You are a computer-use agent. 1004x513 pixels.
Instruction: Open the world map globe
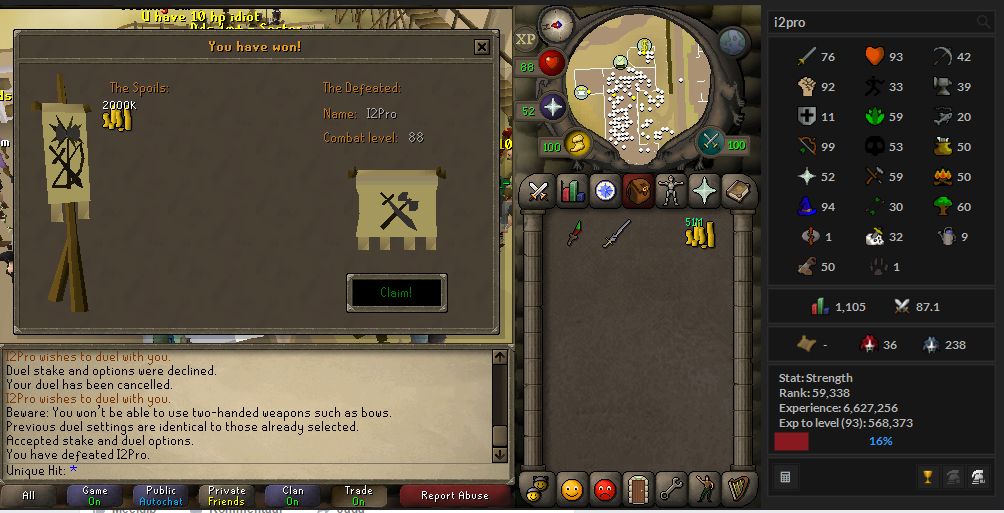[734, 42]
